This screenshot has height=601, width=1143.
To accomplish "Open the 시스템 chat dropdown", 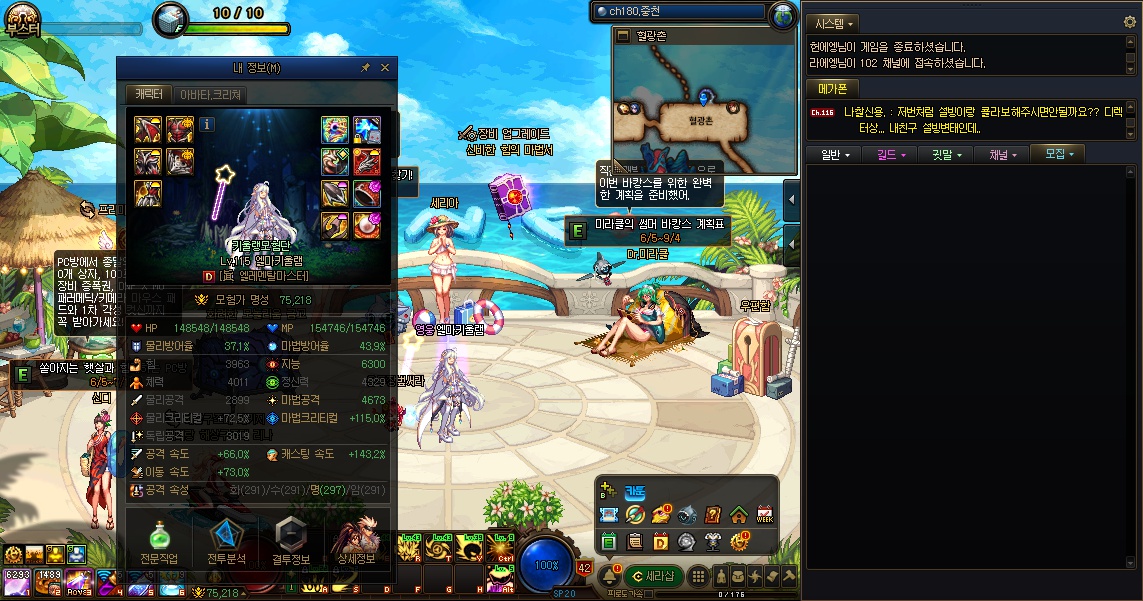I will (x=835, y=23).
